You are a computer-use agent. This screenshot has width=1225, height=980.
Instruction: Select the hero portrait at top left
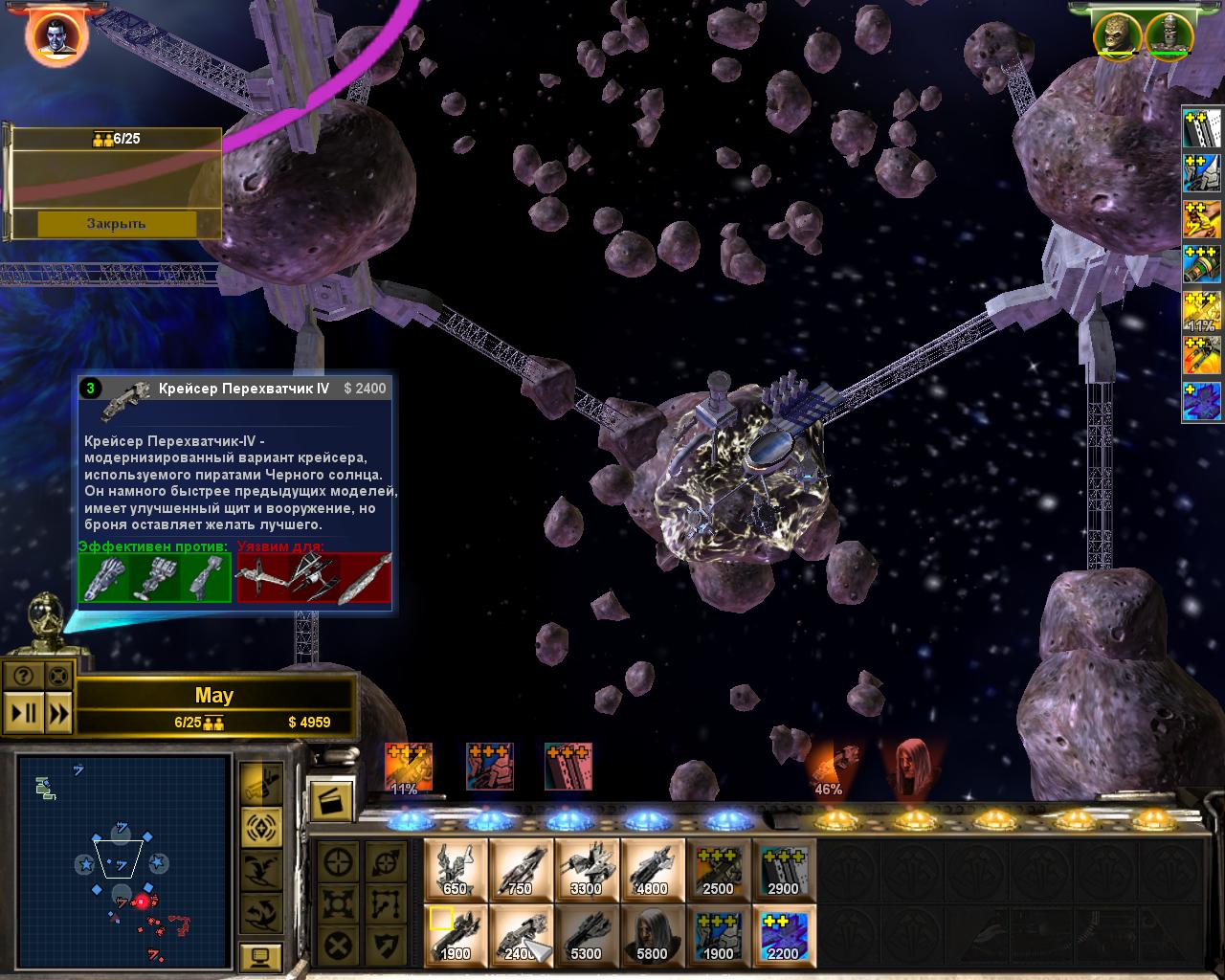(57, 35)
